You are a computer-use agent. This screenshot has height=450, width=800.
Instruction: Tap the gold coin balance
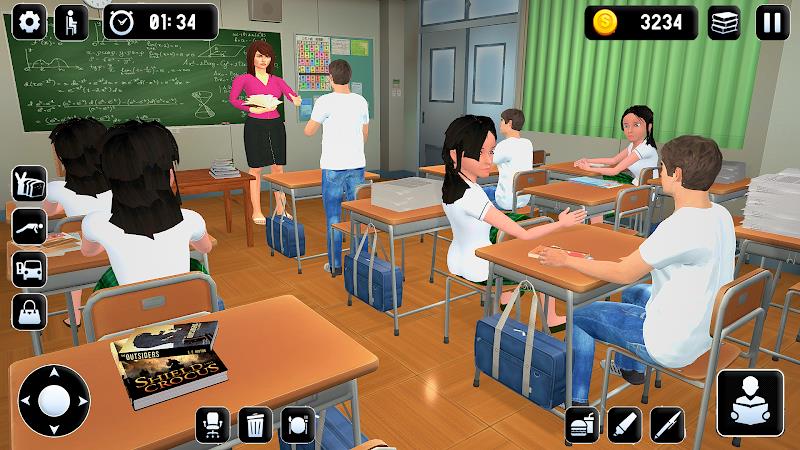coord(641,22)
